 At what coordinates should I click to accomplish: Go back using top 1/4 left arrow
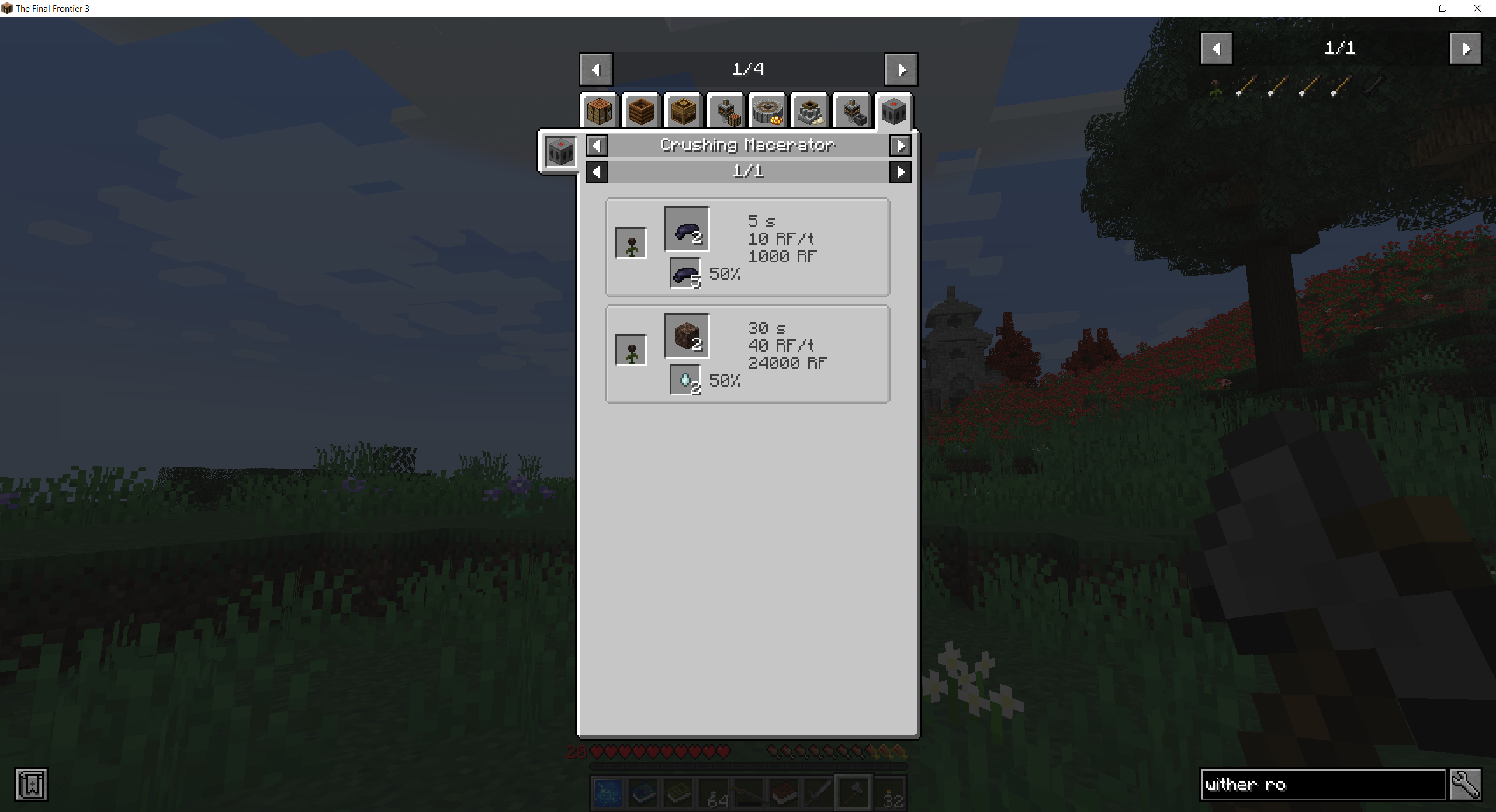click(595, 68)
